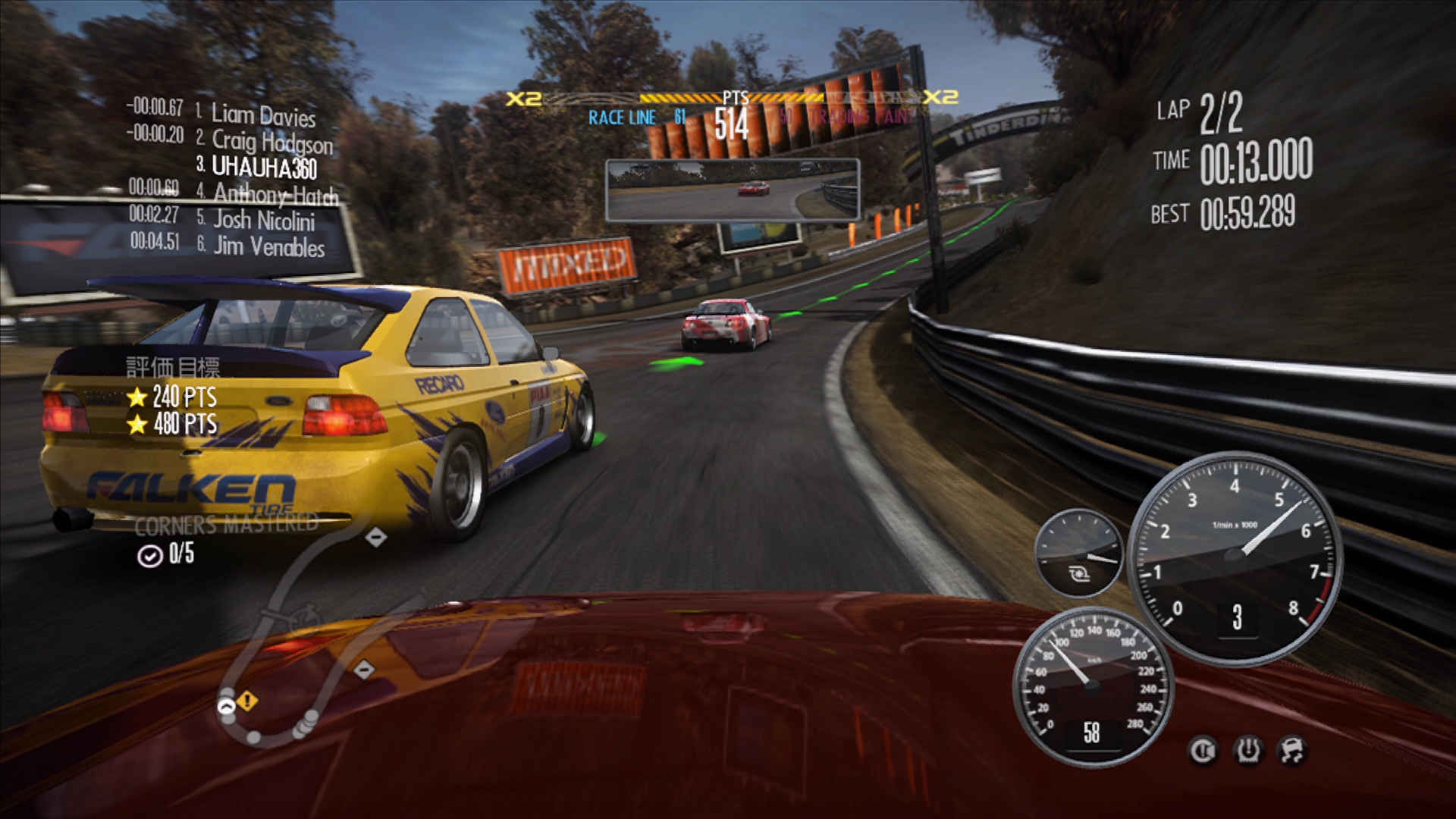1456x819 pixels.
Task: Open the track minimap
Action: click(x=303, y=637)
